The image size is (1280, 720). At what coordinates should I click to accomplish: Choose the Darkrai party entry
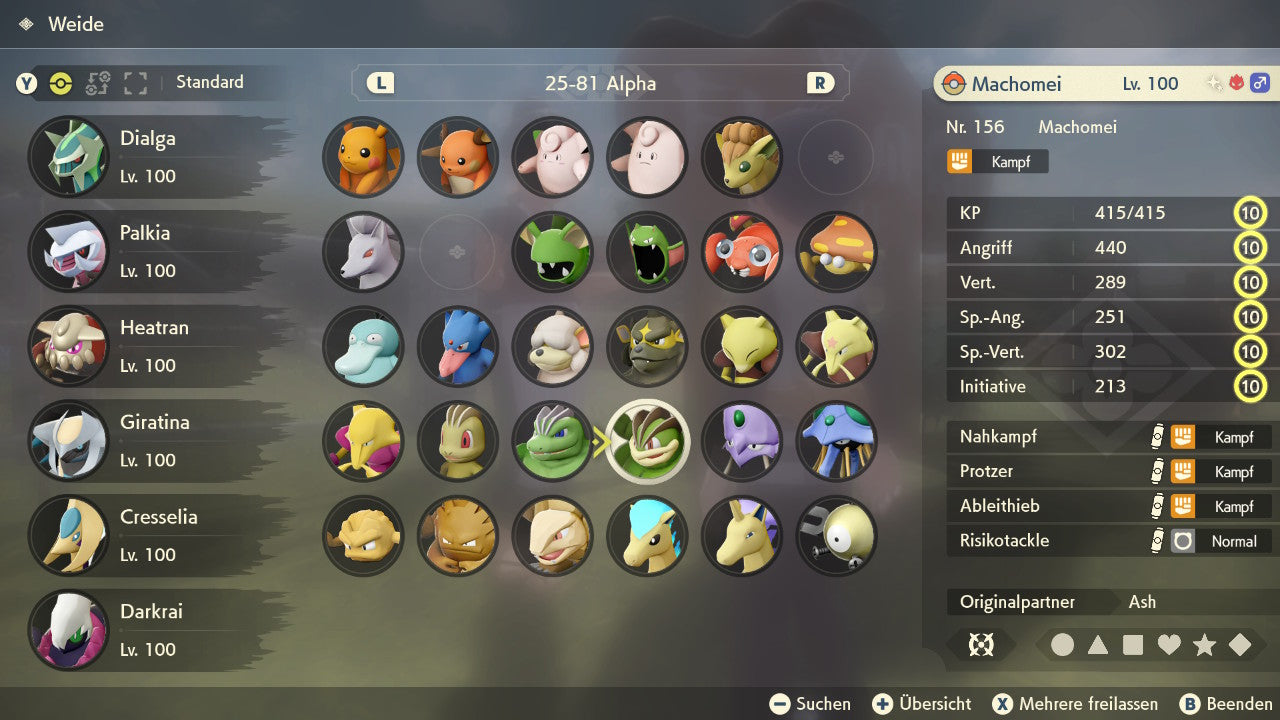point(150,630)
